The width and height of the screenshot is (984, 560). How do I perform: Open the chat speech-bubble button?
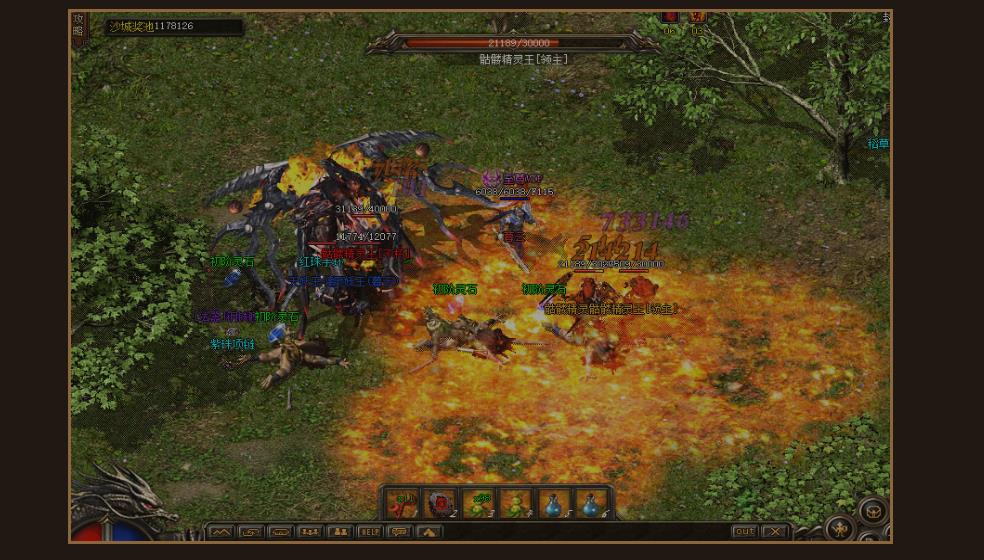pyautogui.click(x=400, y=532)
